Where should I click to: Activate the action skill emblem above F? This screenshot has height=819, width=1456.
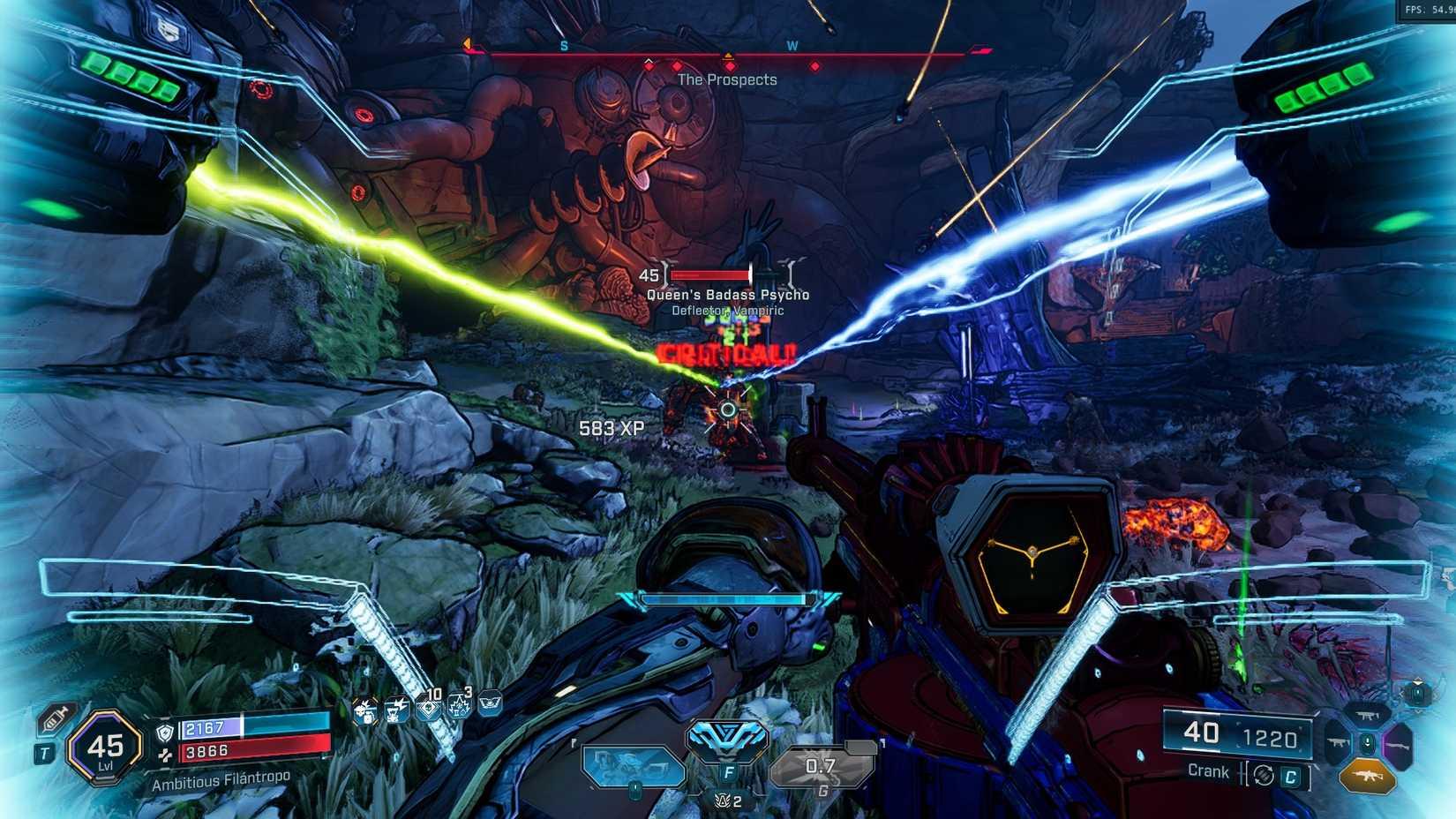[x=728, y=740]
